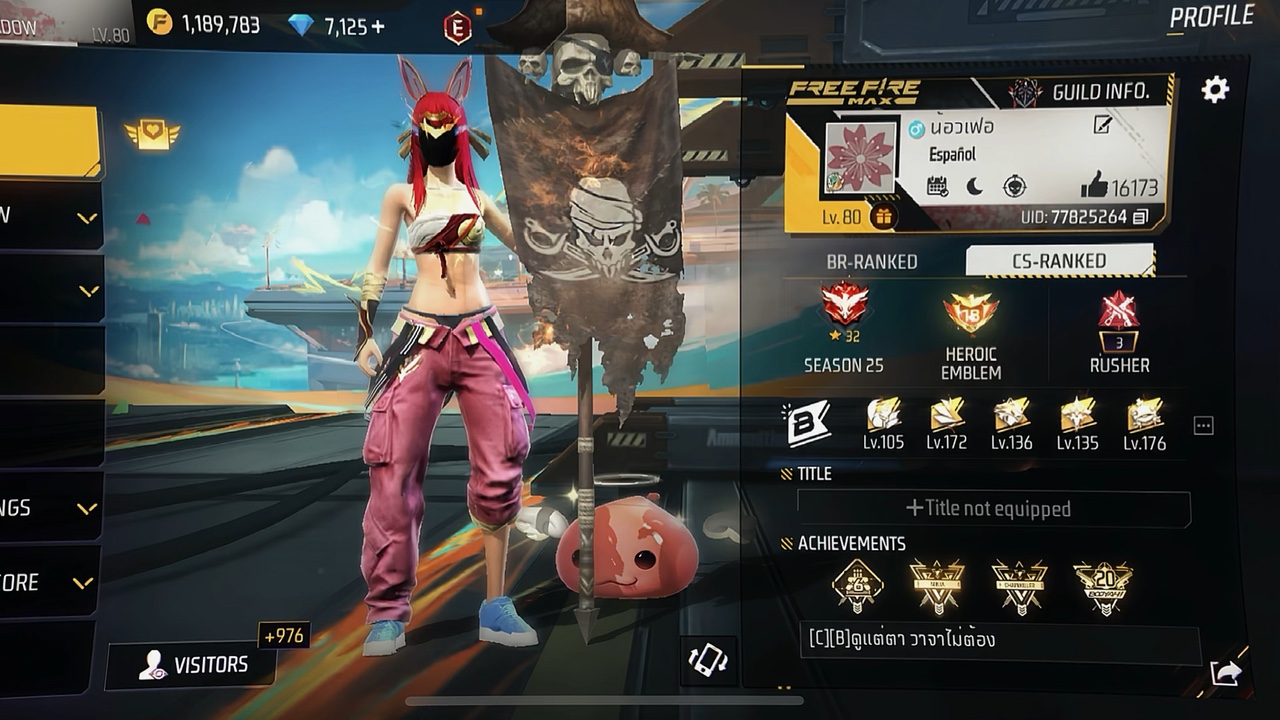Add diamonds with the plus button
The image size is (1280, 720).
(x=378, y=27)
